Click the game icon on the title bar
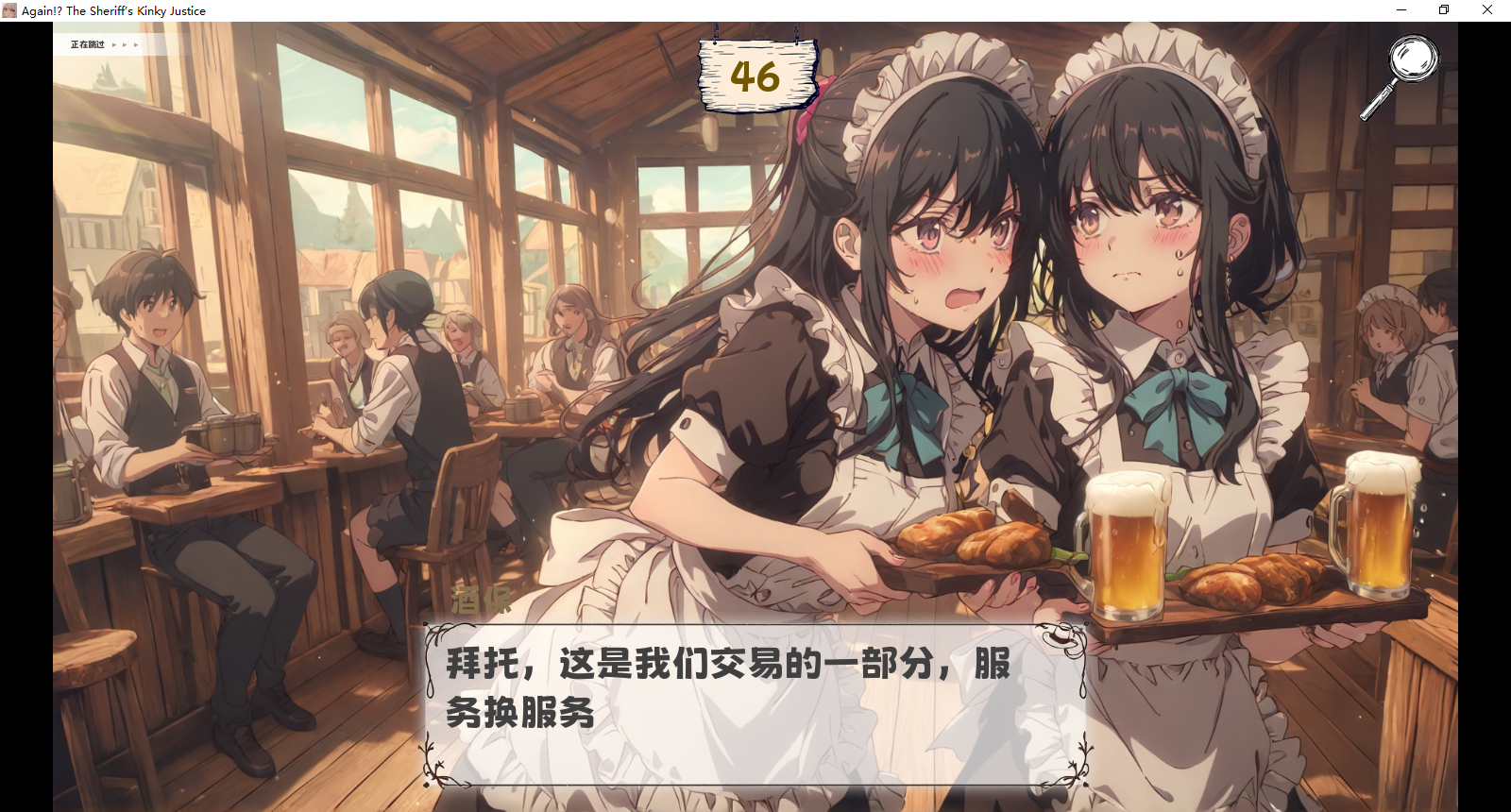 (x=11, y=9)
